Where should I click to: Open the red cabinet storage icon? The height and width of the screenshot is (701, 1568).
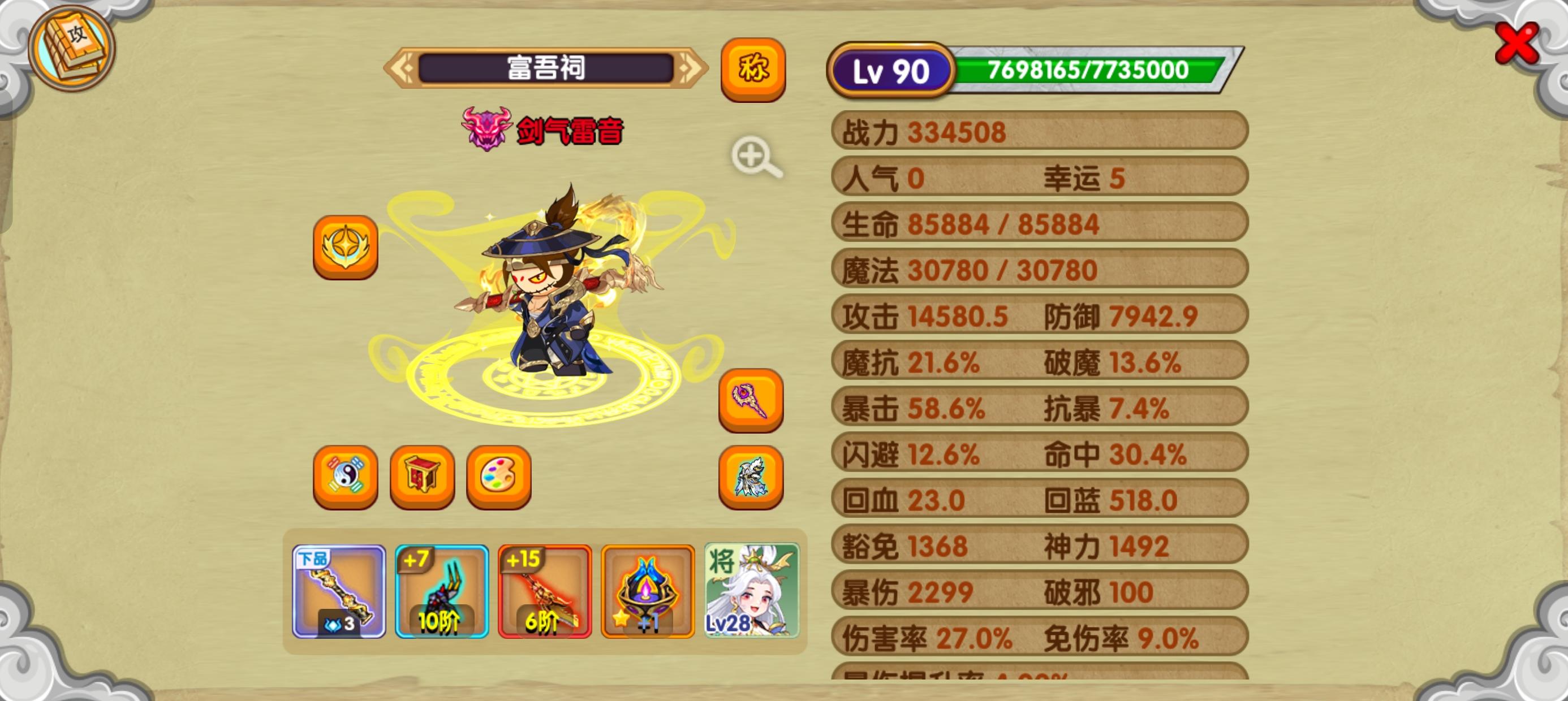coord(421,477)
